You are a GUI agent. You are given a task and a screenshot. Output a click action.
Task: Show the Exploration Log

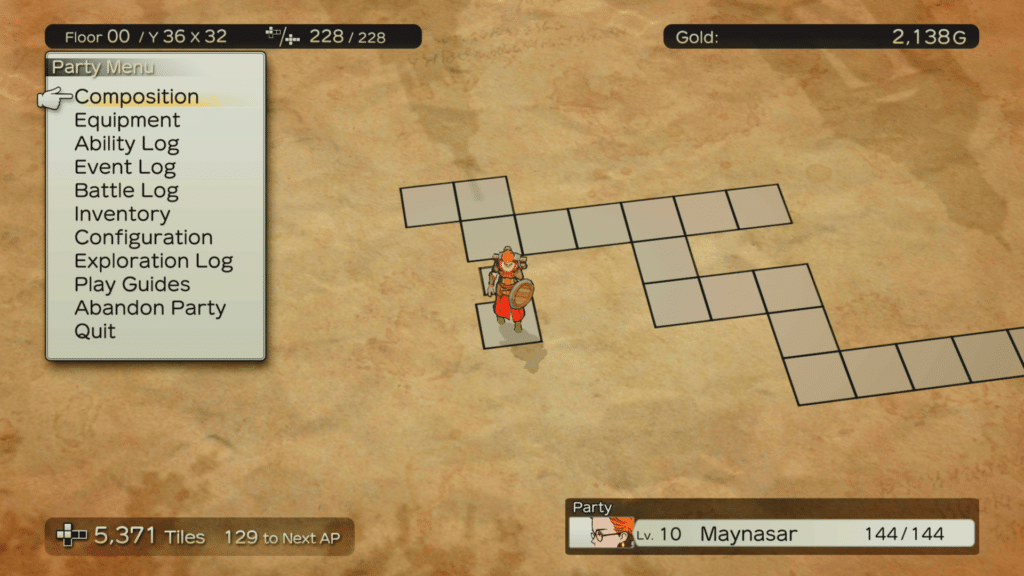click(153, 261)
